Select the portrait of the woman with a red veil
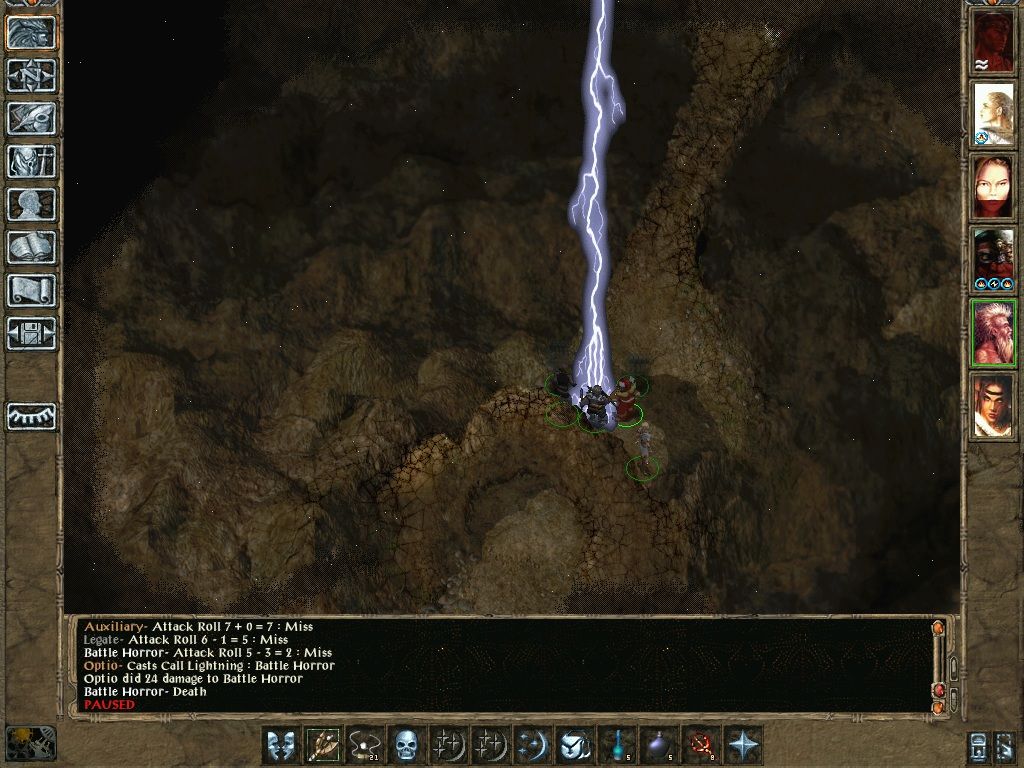1024x768 pixels. coord(993,188)
